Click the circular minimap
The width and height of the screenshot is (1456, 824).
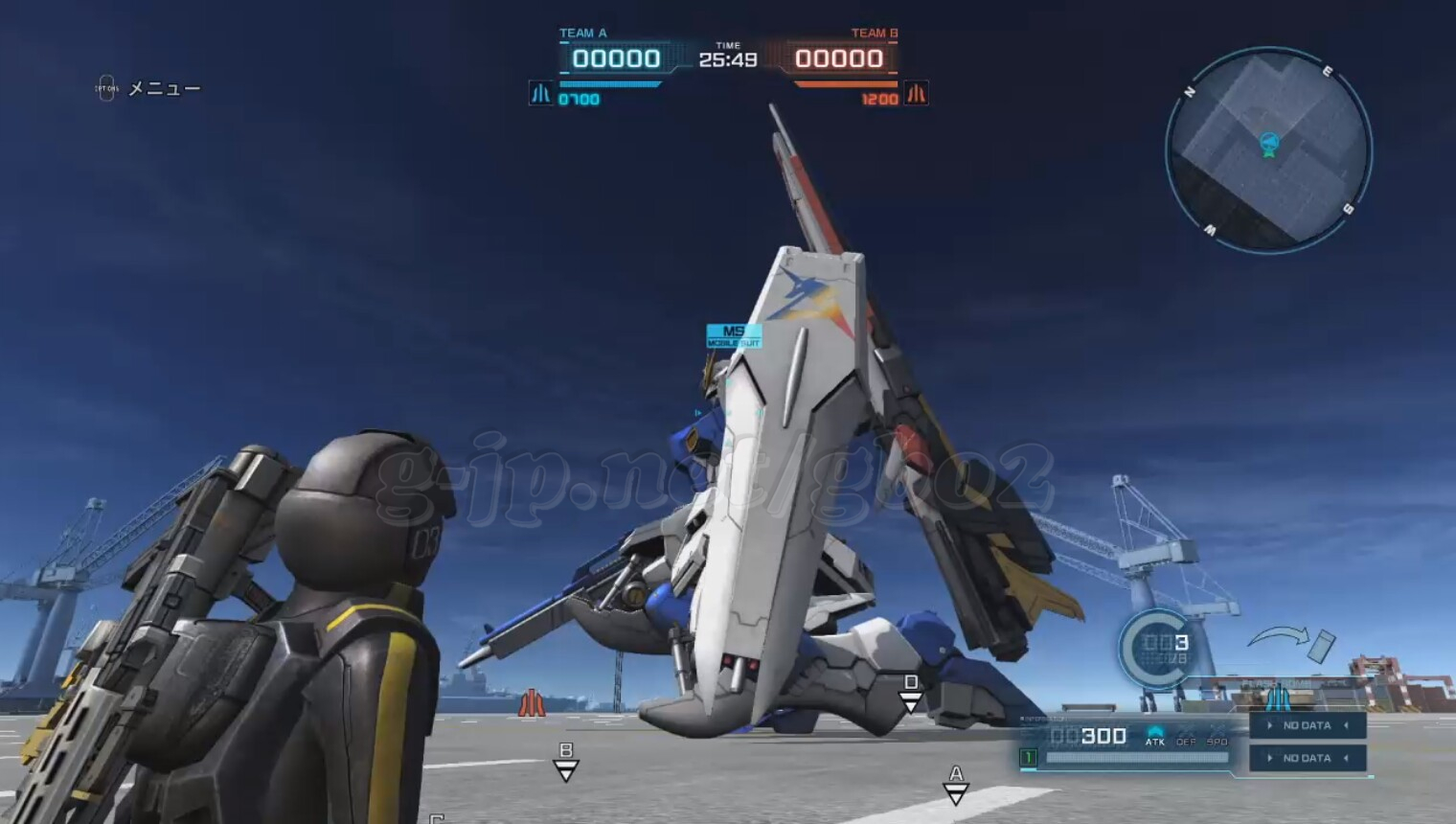1268,150
